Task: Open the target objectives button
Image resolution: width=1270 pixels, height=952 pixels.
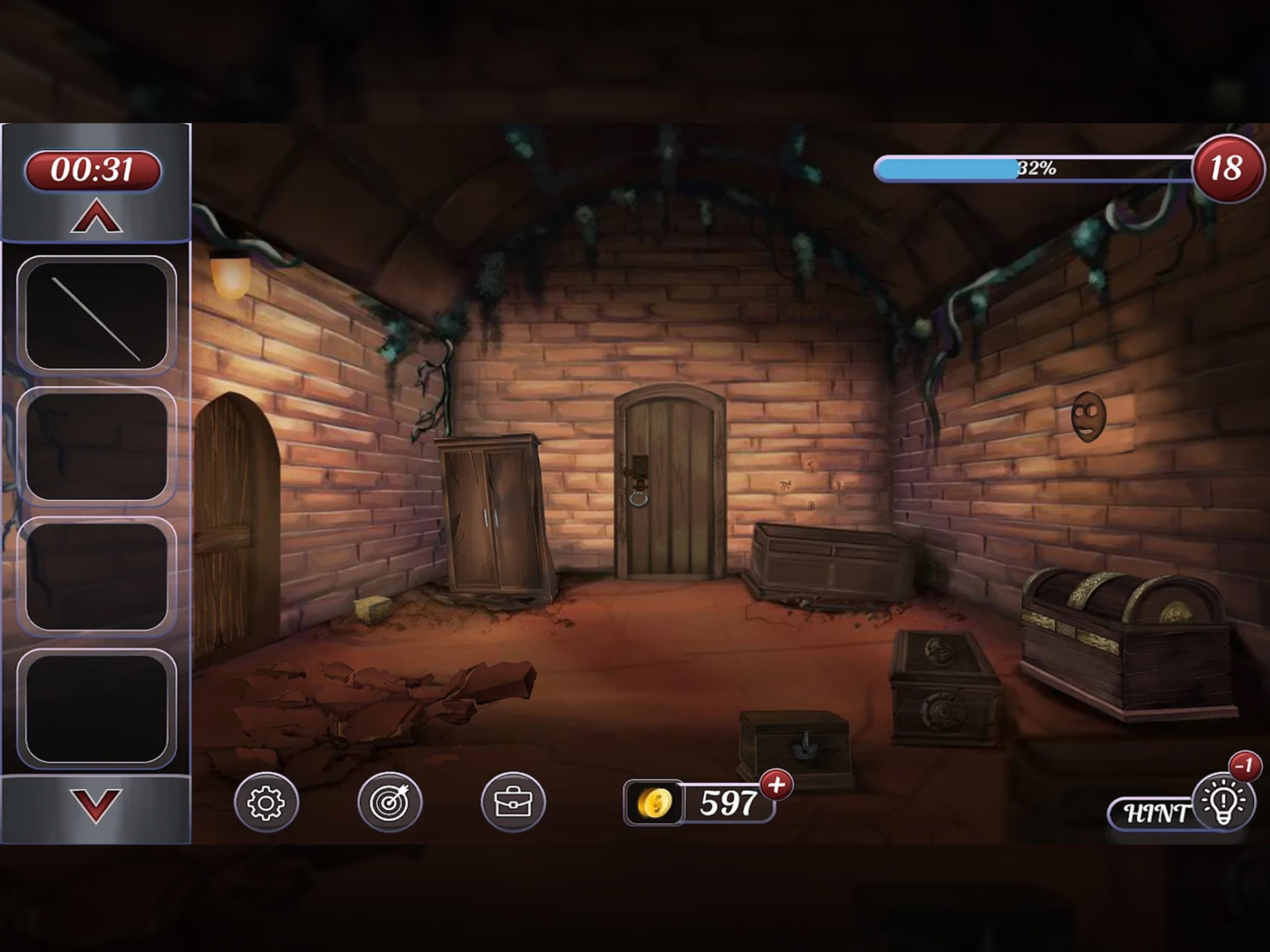Action: (389, 802)
